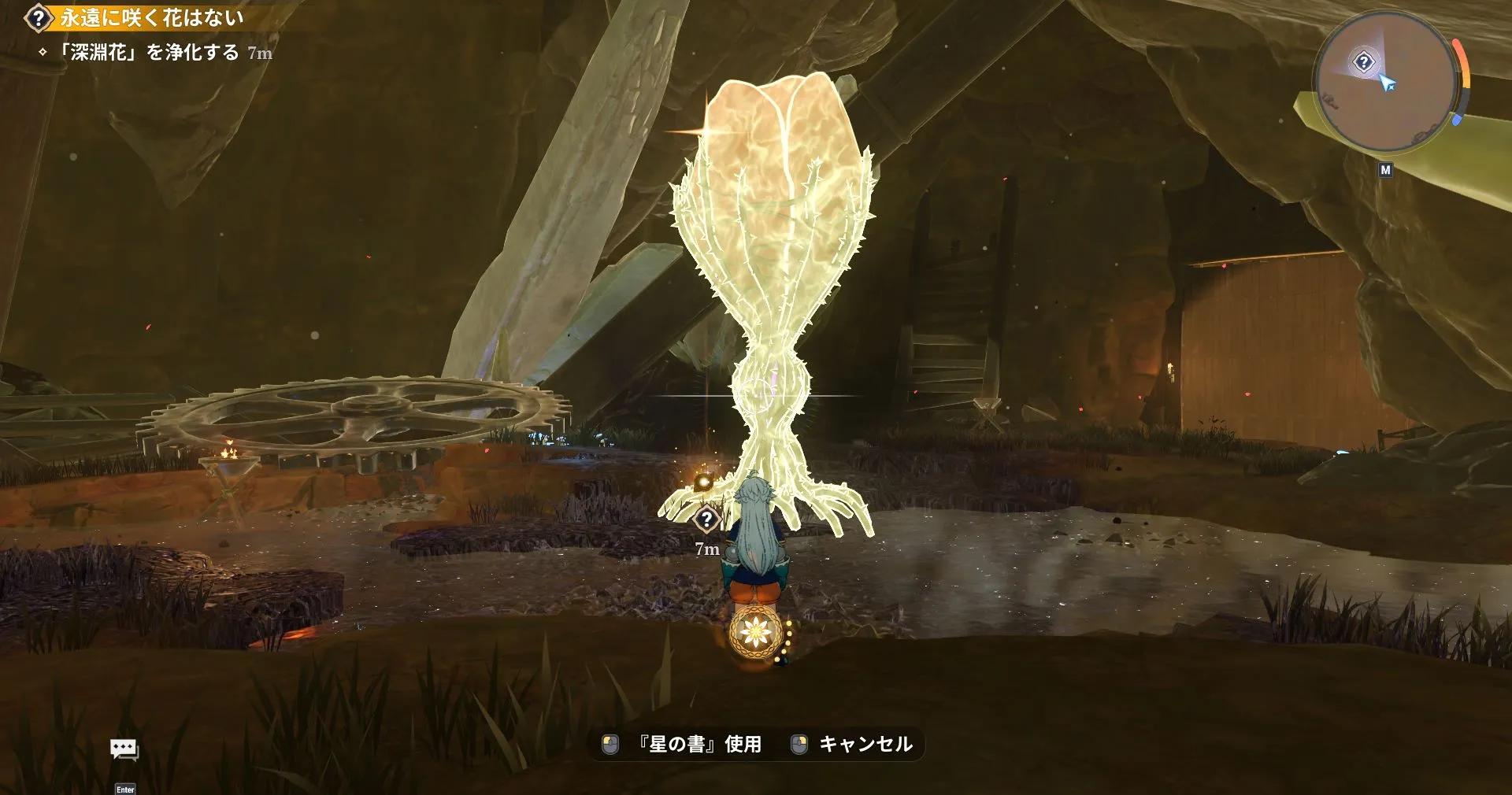Click the left mouse button icon beside 『星の書』使用
Image resolution: width=1512 pixels, height=795 pixels.
click(609, 742)
